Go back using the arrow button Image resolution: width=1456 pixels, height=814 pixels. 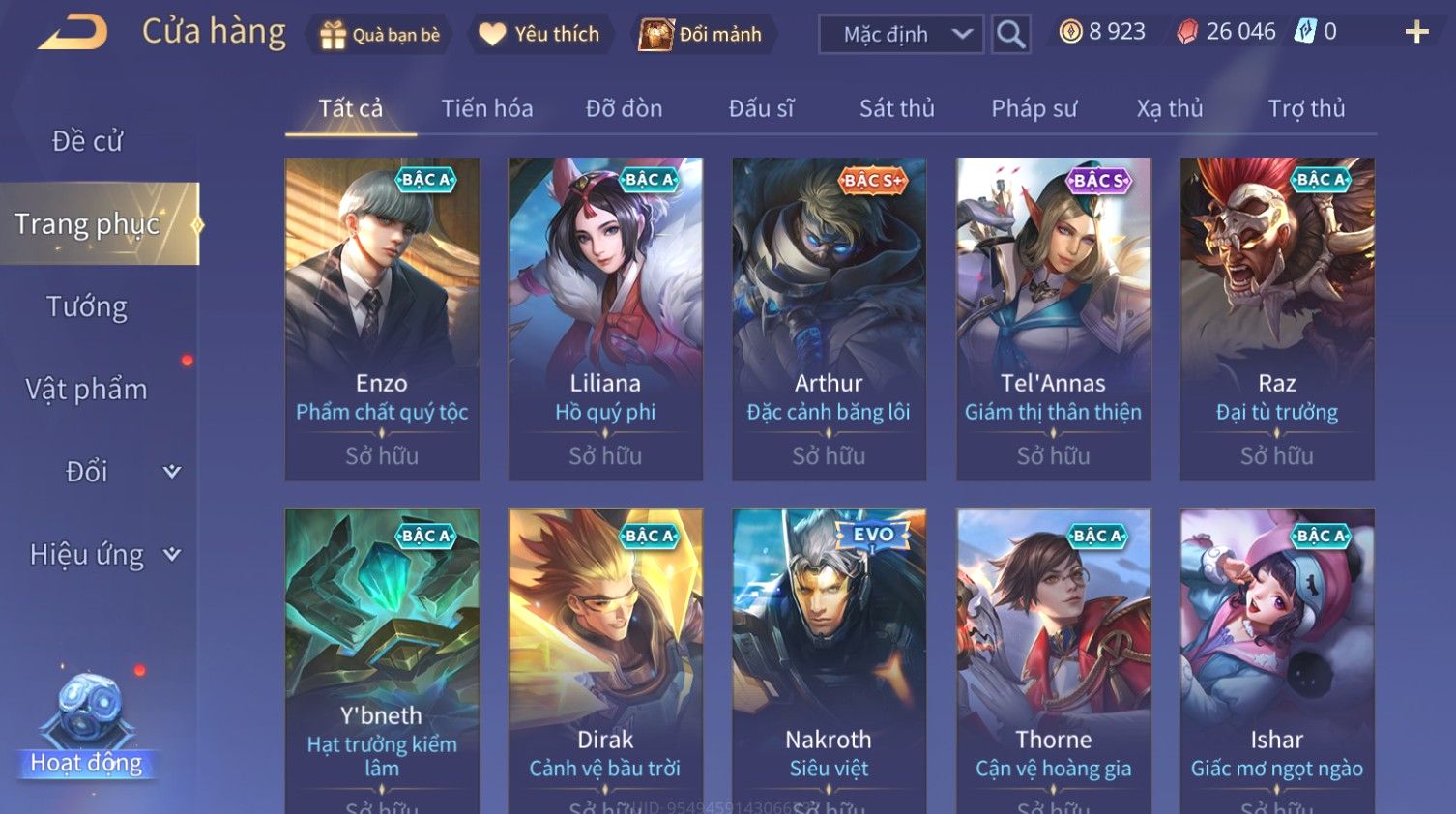pos(73,32)
